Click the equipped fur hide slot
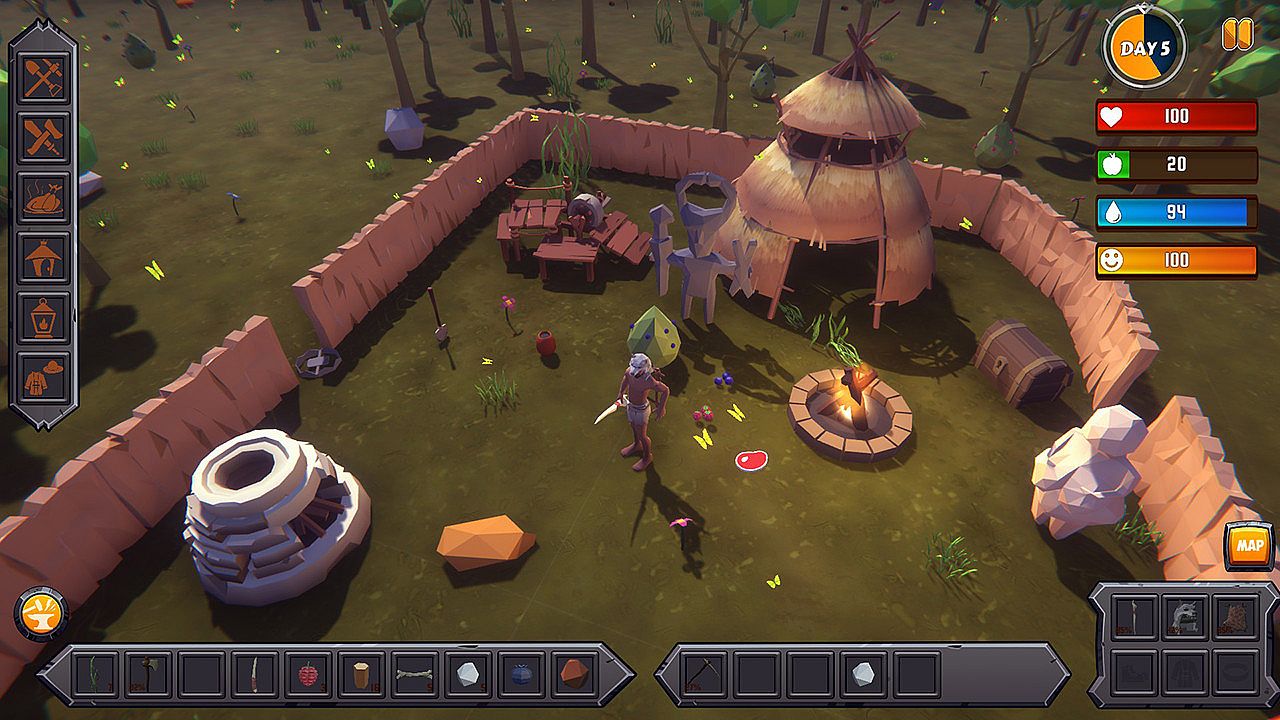 point(1236,618)
